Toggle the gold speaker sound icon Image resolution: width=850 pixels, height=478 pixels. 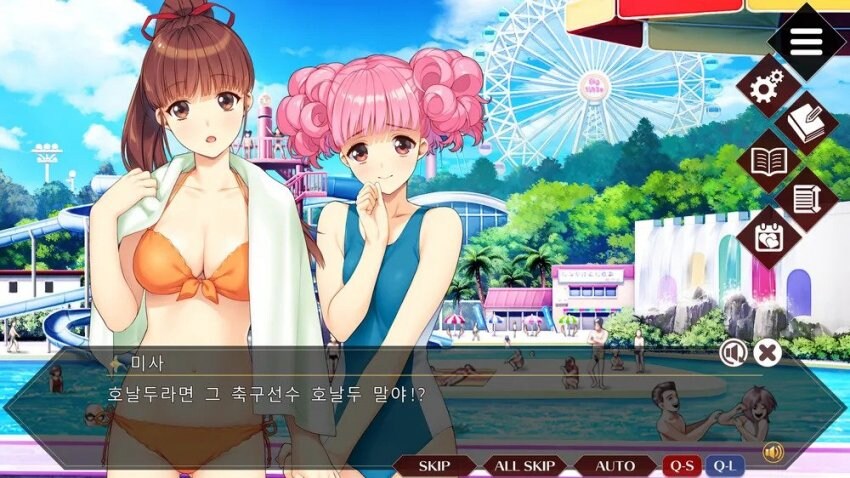click(x=772, y=452)
